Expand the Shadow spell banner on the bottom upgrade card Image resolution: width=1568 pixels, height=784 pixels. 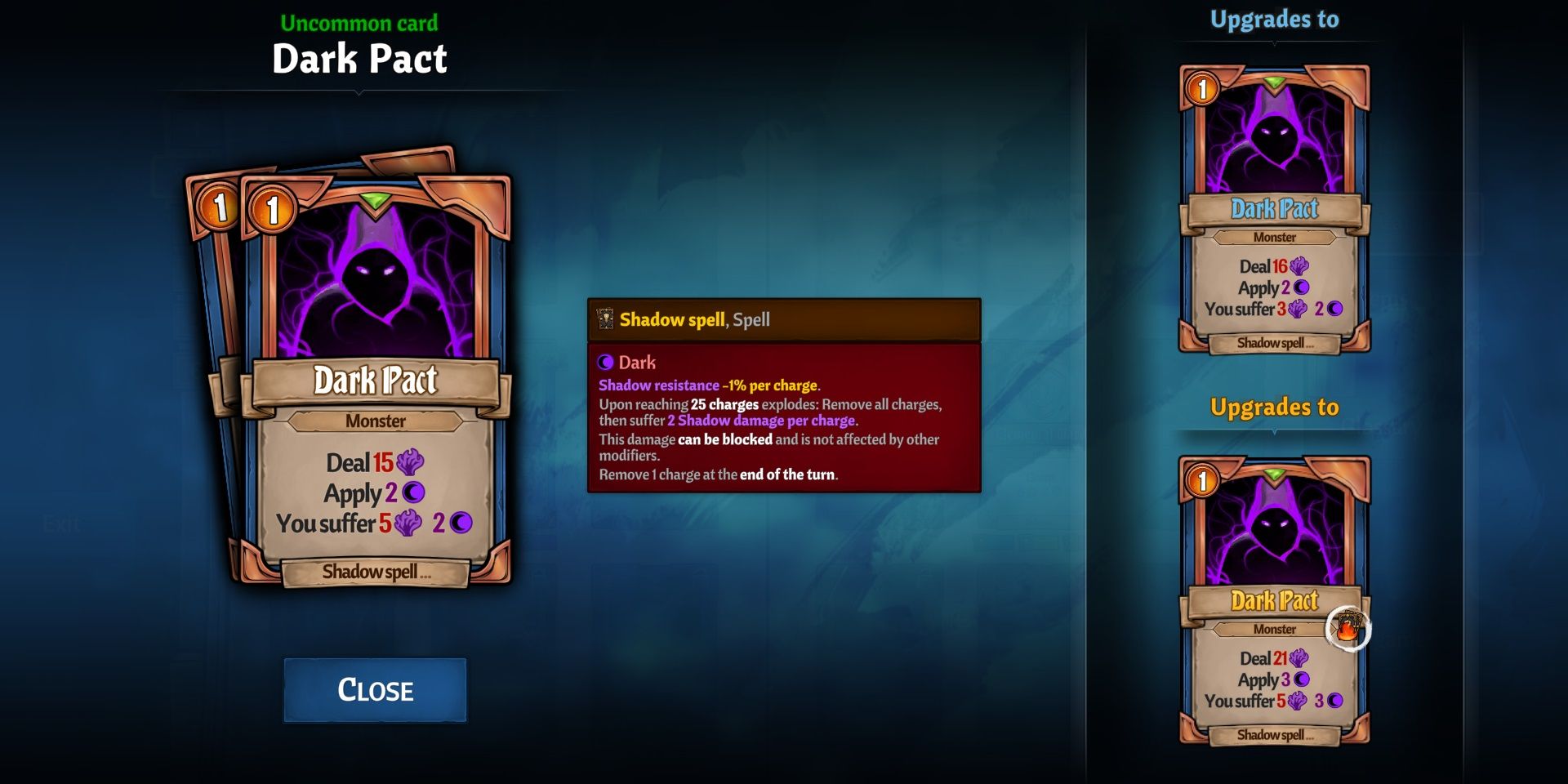click(1276, 735)
